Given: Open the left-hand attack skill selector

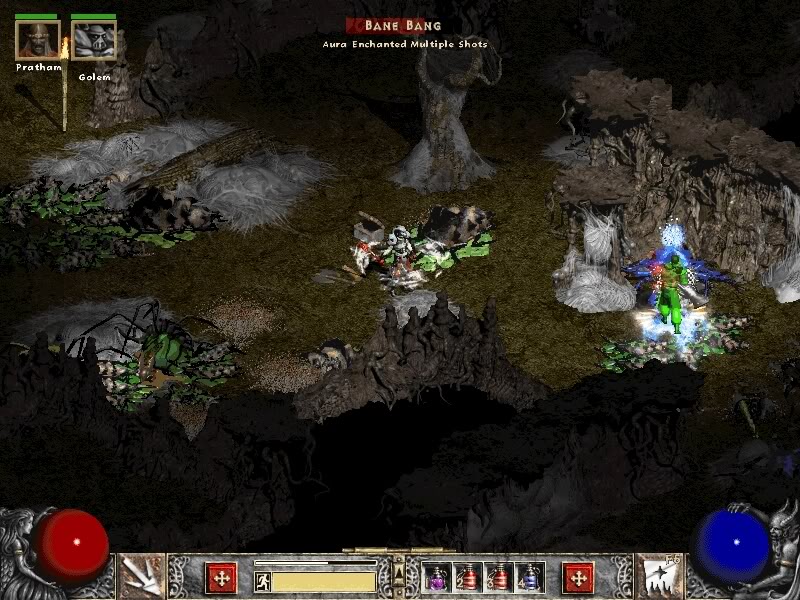Looking at the screenshot, I should click(141, 576).
